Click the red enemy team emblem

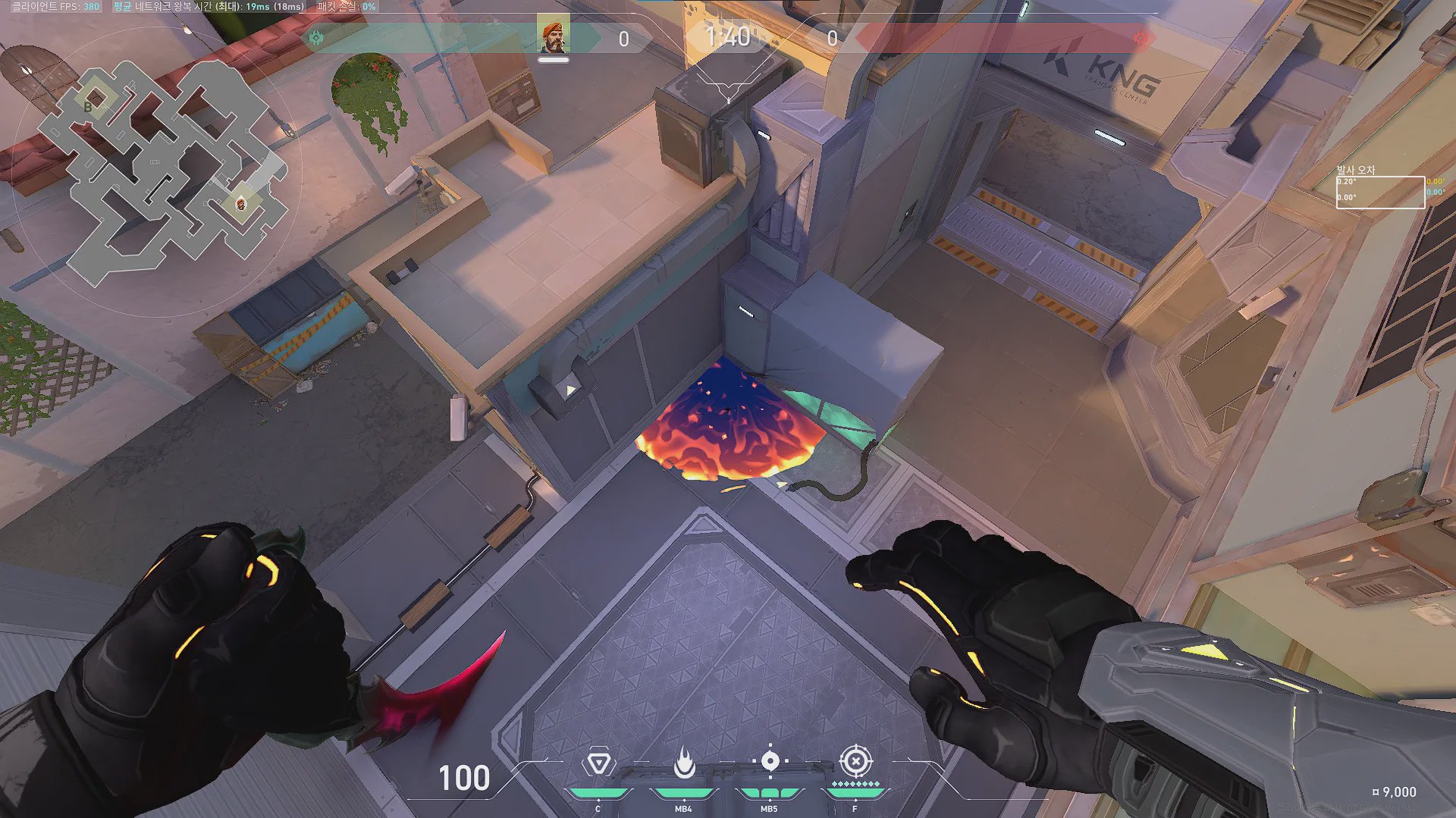click(x=1141, y=38)
